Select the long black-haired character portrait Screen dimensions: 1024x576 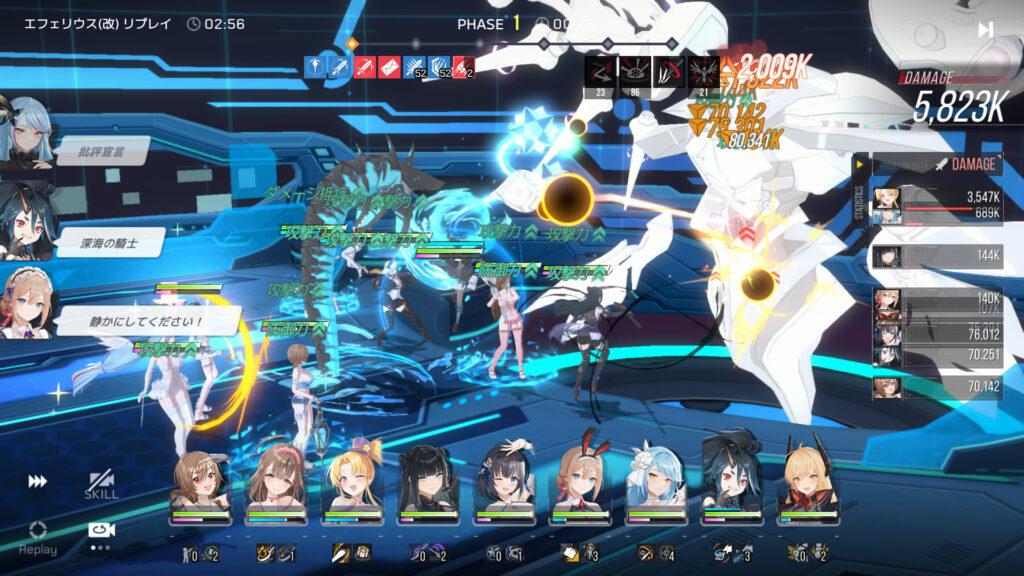point(429,485)
